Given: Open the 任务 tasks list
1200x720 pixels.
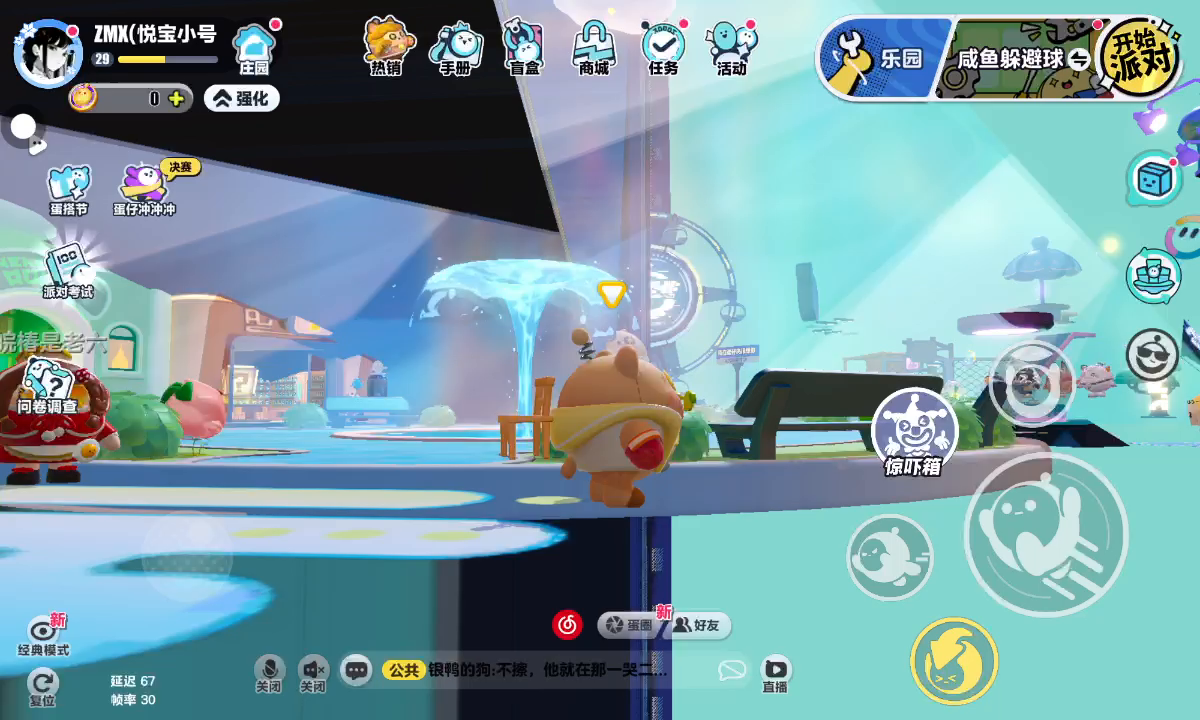Looking at the screenshot, I should [x=663, y=47].
